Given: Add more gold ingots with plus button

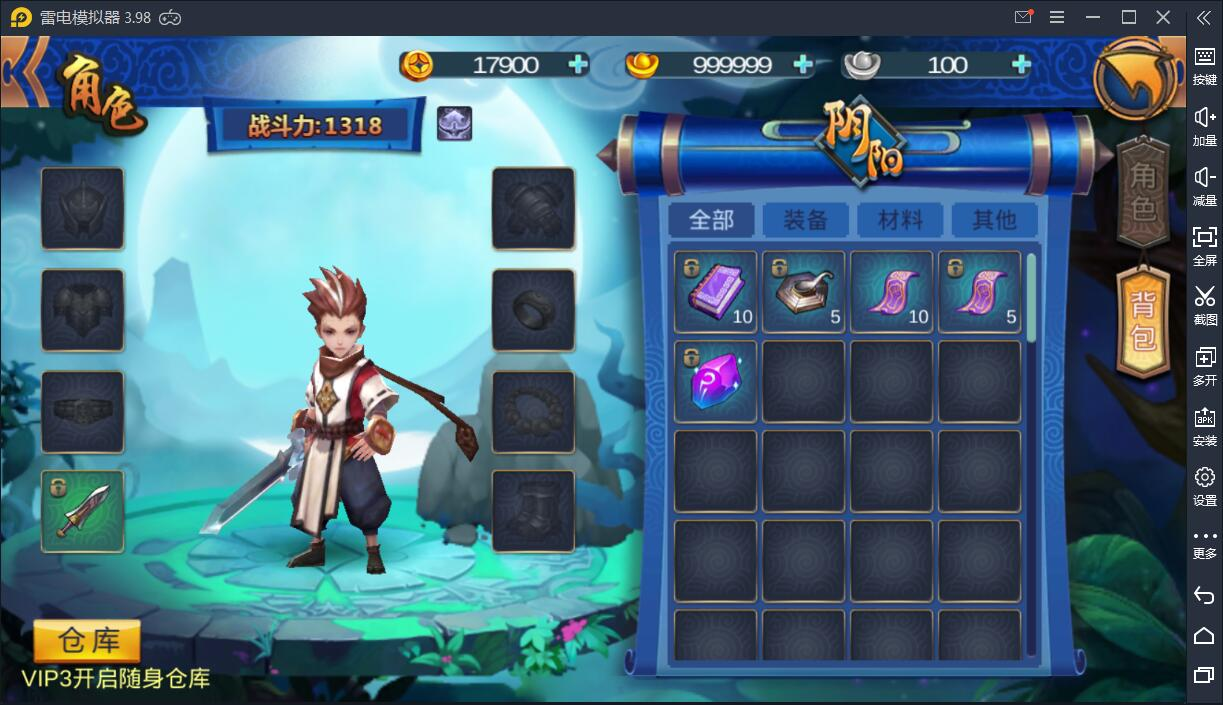Looking at the screenshot, I should pyautogui.click(x=802, y=65).
